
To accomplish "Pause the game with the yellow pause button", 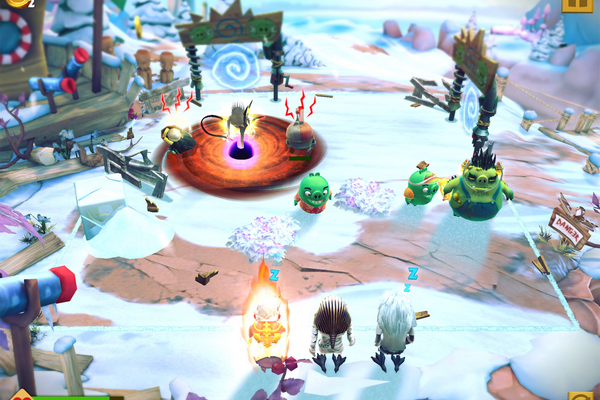I will (x=577, y=4).
